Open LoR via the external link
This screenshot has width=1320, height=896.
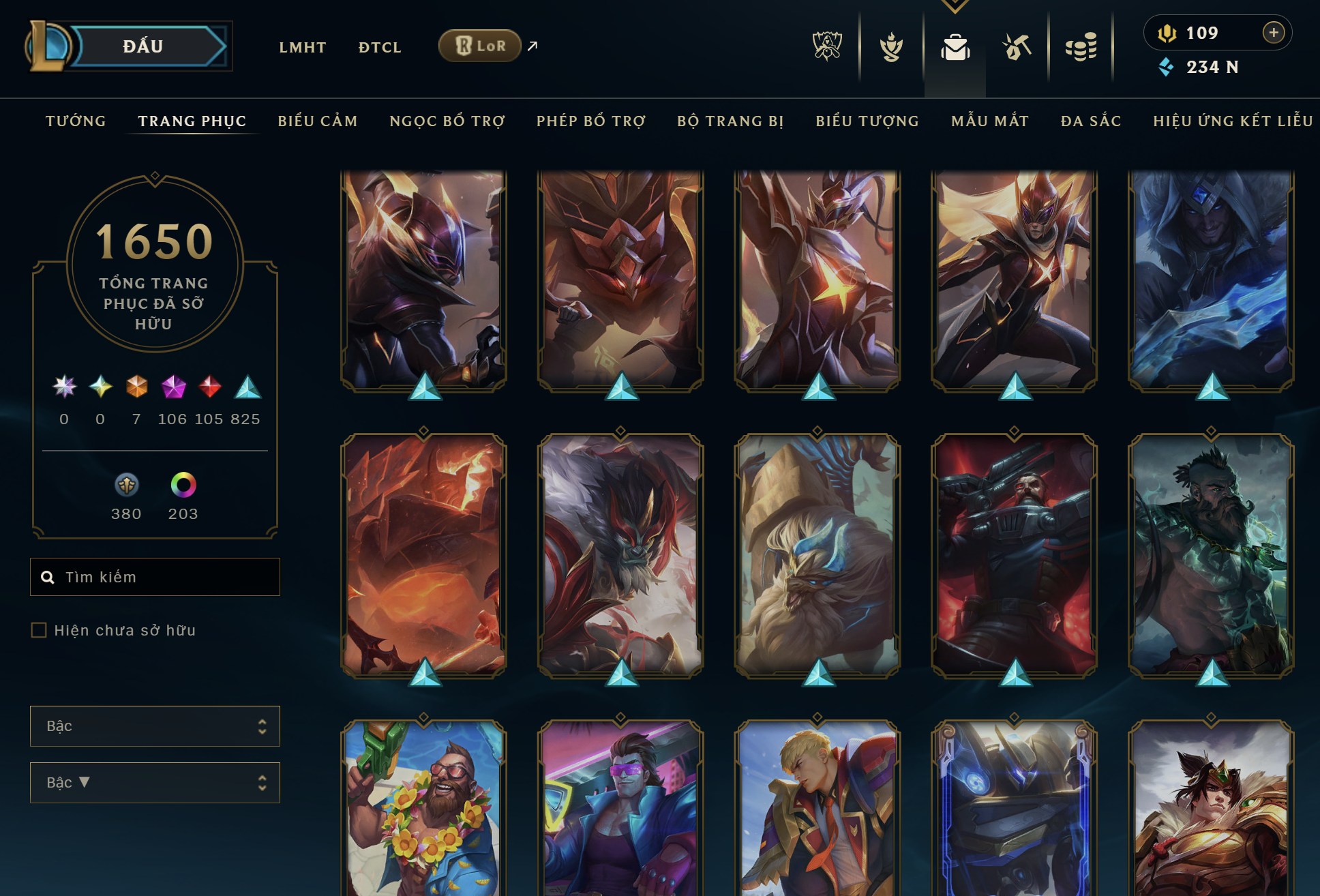pyautogui.click(x=479, y=46)
